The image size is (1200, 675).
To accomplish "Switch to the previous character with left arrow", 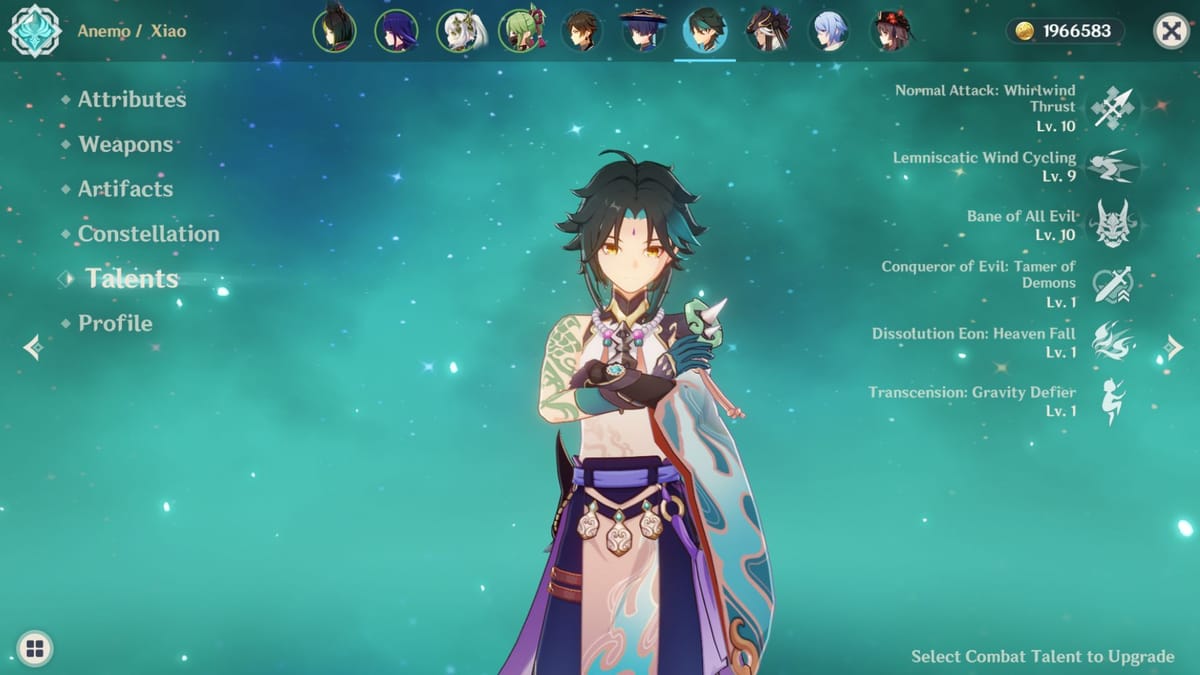I will pos(32,347).
